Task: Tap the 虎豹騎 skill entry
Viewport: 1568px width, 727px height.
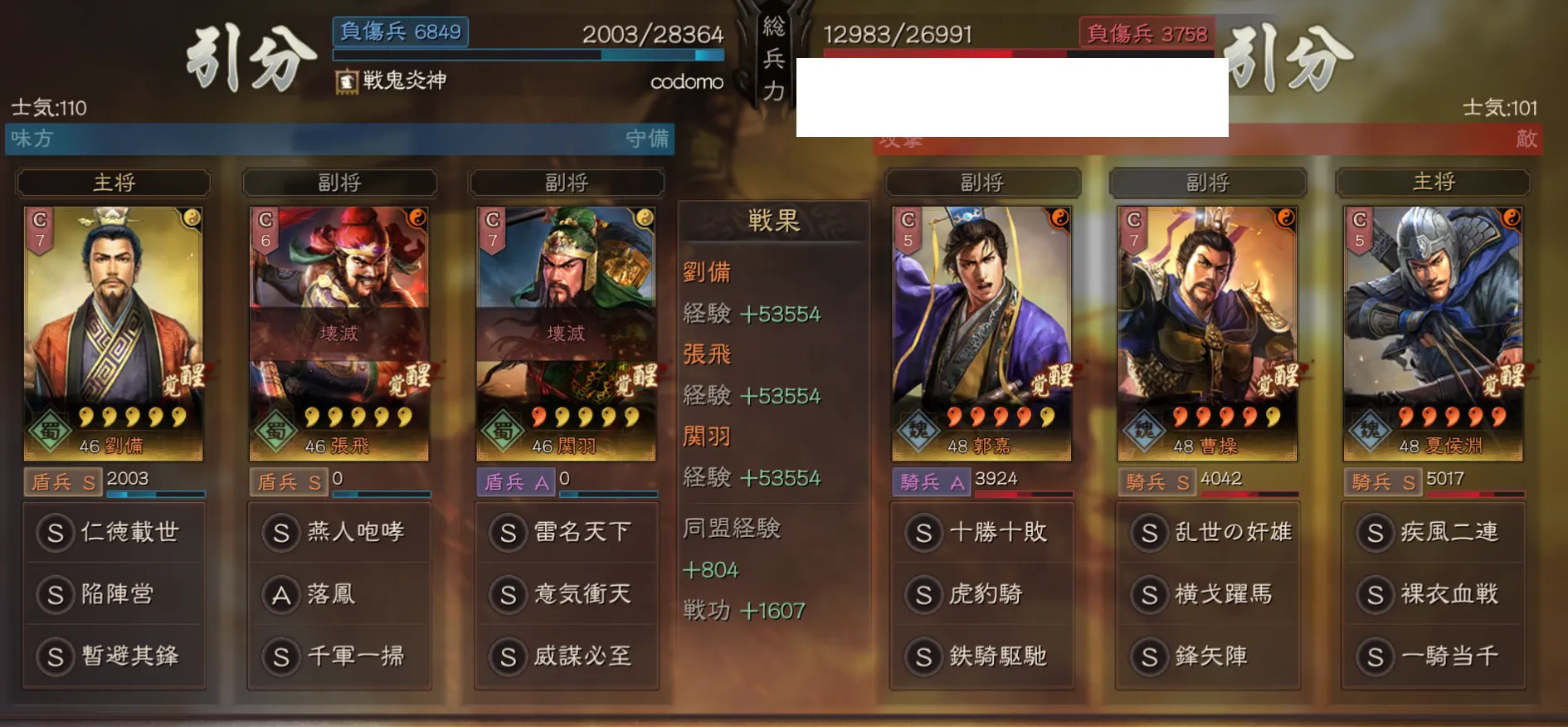Action: click(x=981, y=593)
